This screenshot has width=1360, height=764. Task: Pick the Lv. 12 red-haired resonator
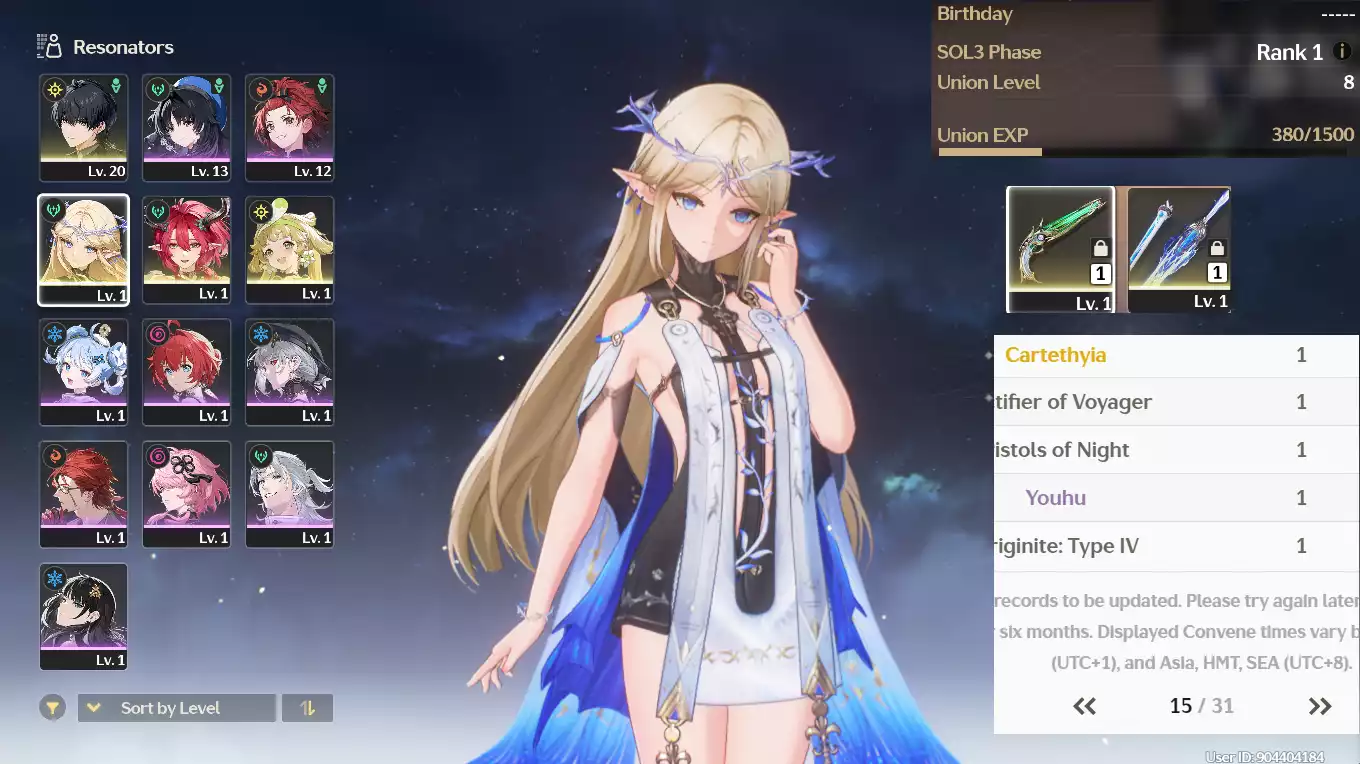[x=289, y=127]
